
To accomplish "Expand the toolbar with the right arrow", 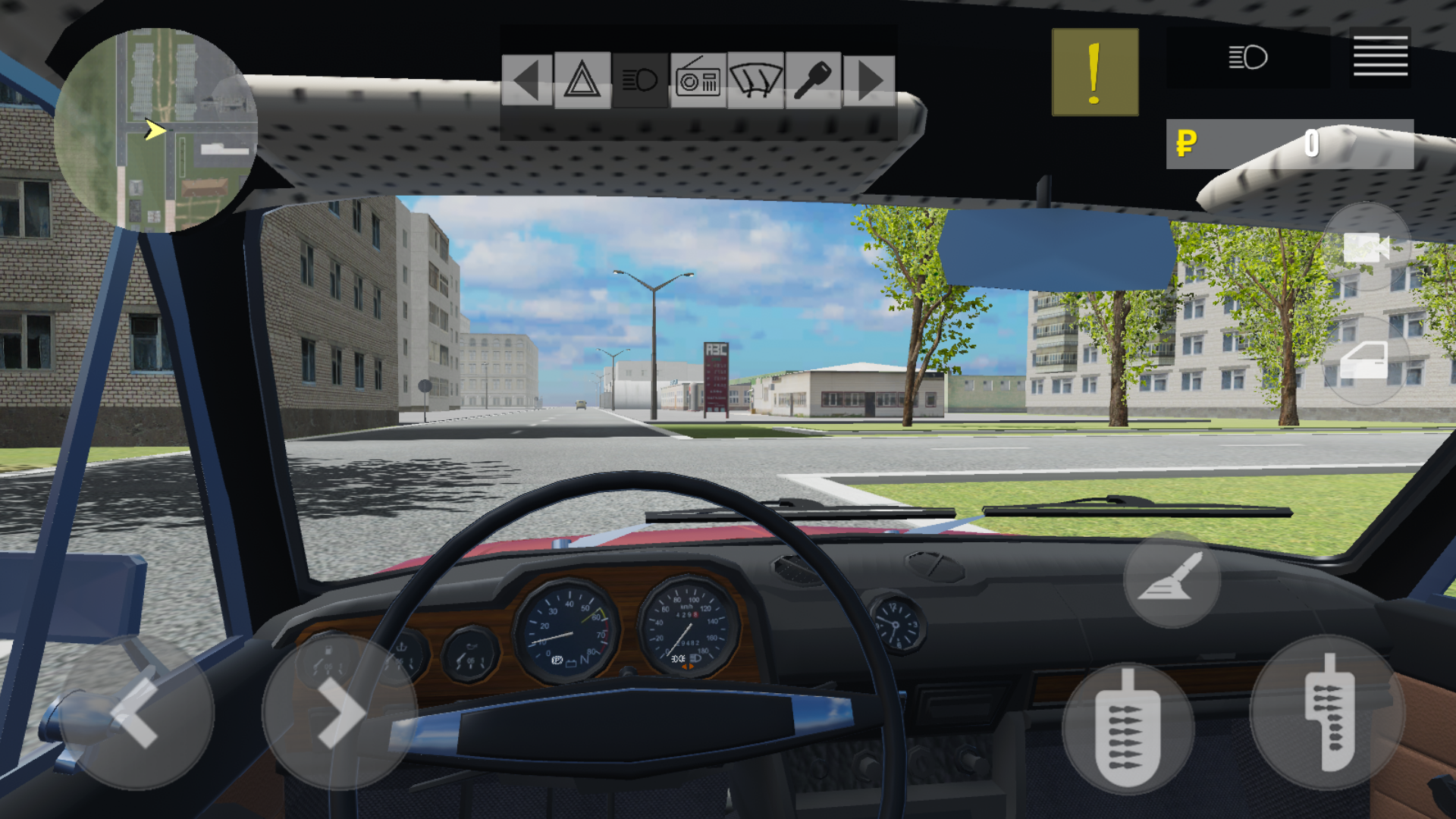I will [x=868, y=78].
